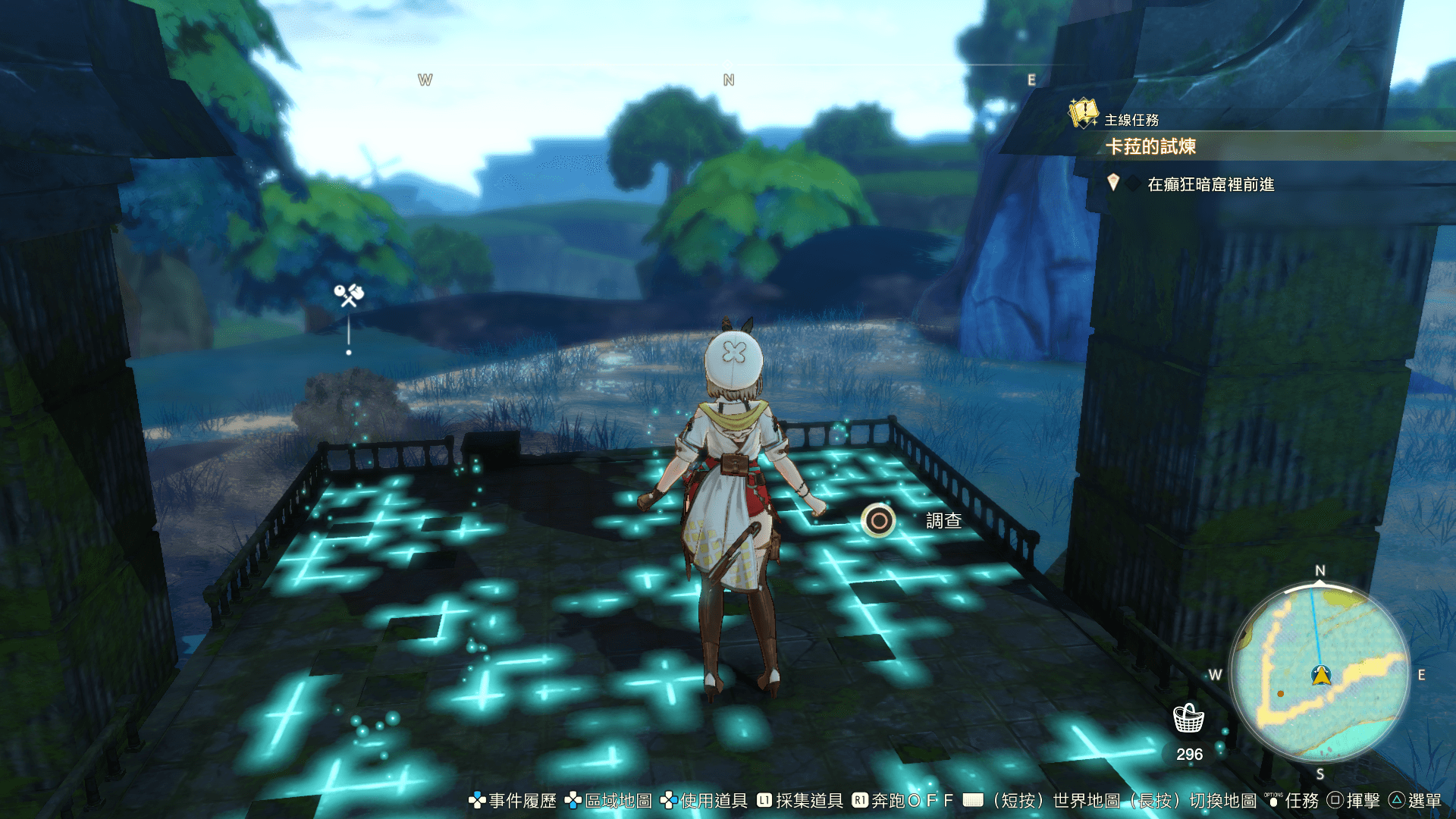
Task: Click the player arrow on the minimap
Action: coord(1322,675)
